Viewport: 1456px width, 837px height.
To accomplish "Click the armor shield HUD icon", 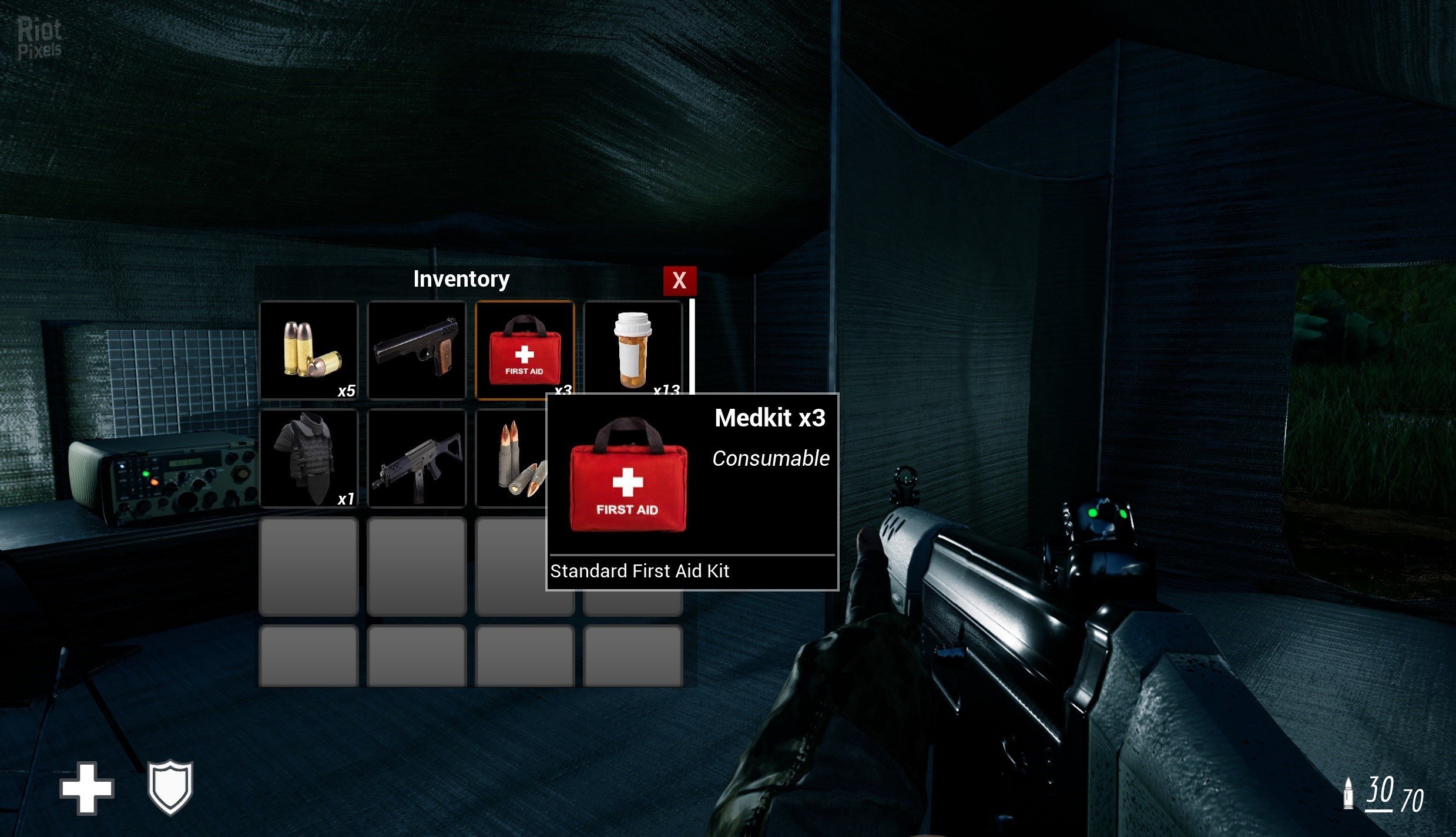I will pyautogui.click(x=170, y=787).
